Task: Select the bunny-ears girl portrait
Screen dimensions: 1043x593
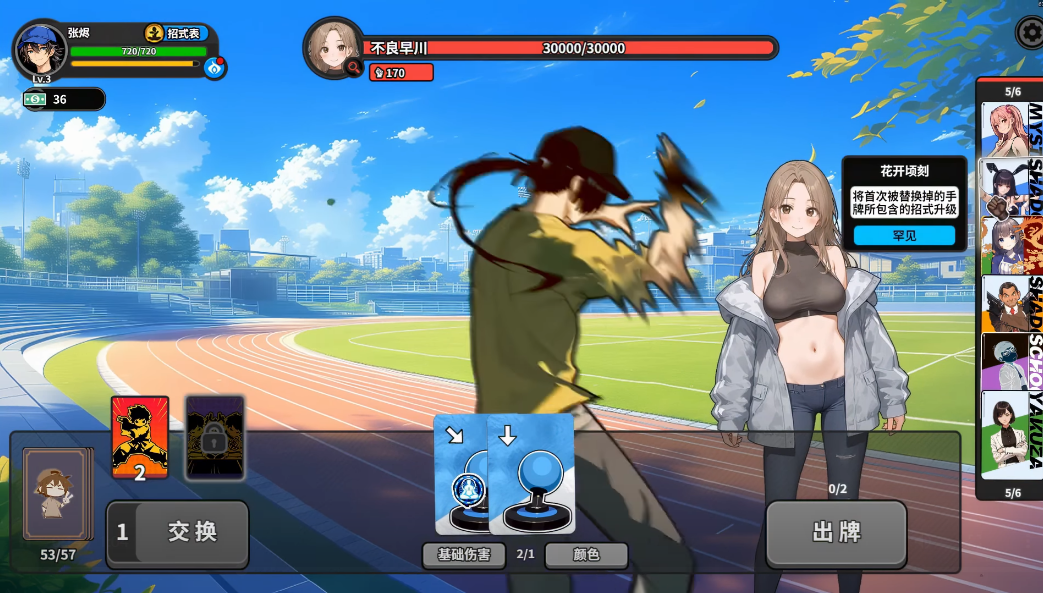Action: [1005, 186]
